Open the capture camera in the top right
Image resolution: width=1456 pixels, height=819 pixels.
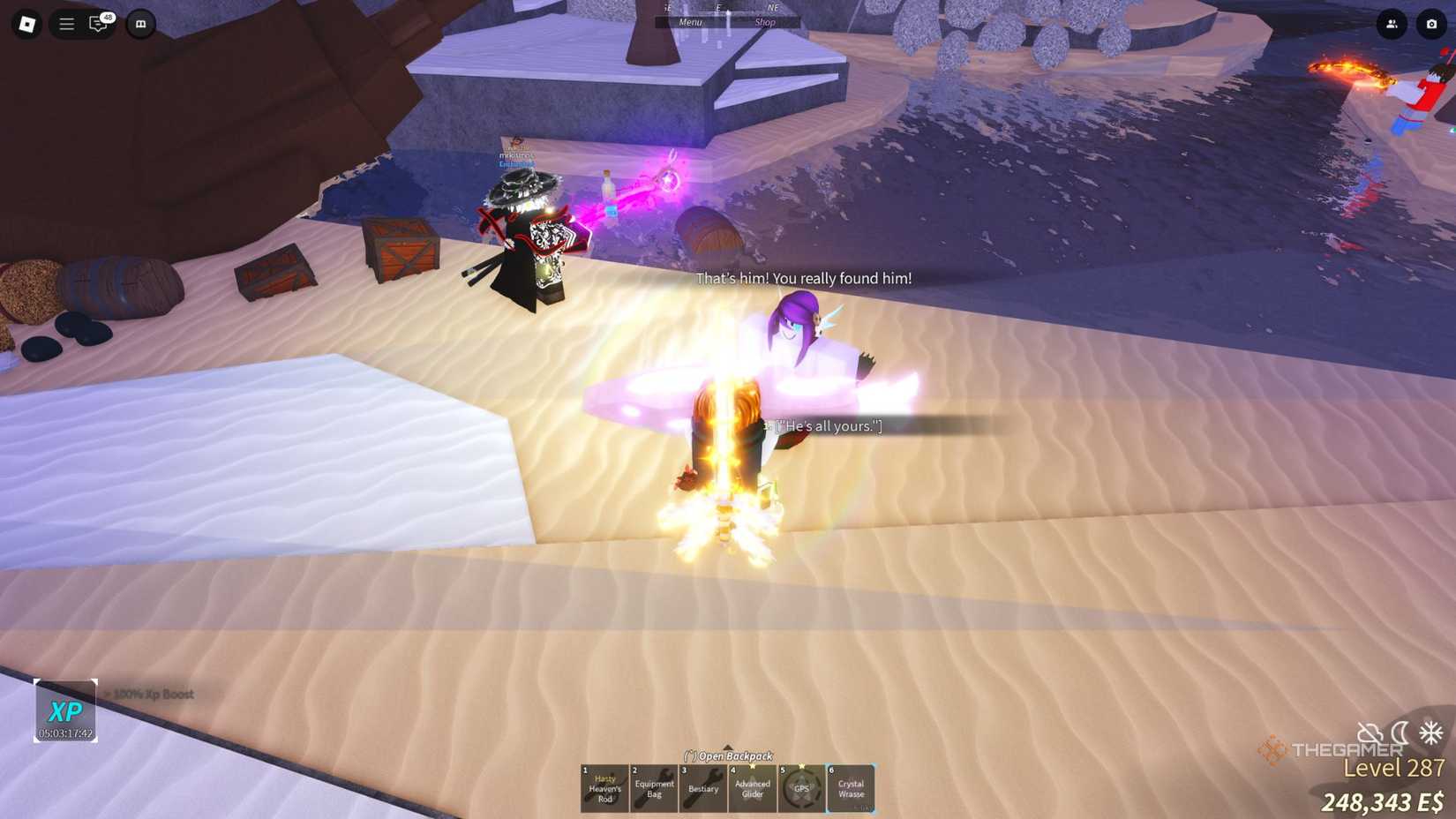(x=1432, y=25)
